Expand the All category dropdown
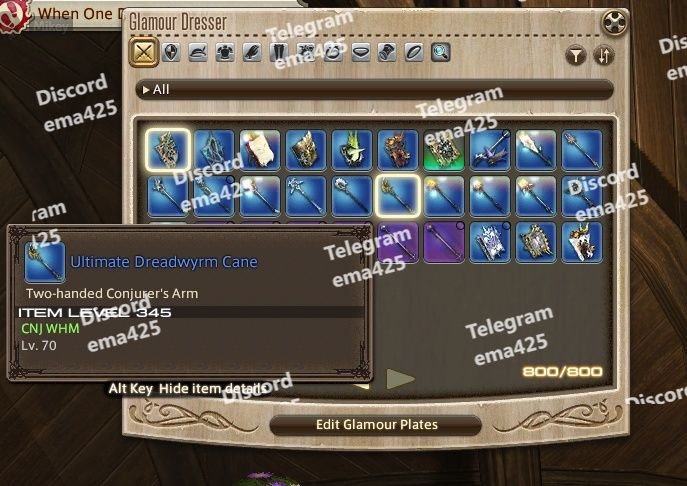 160,90
